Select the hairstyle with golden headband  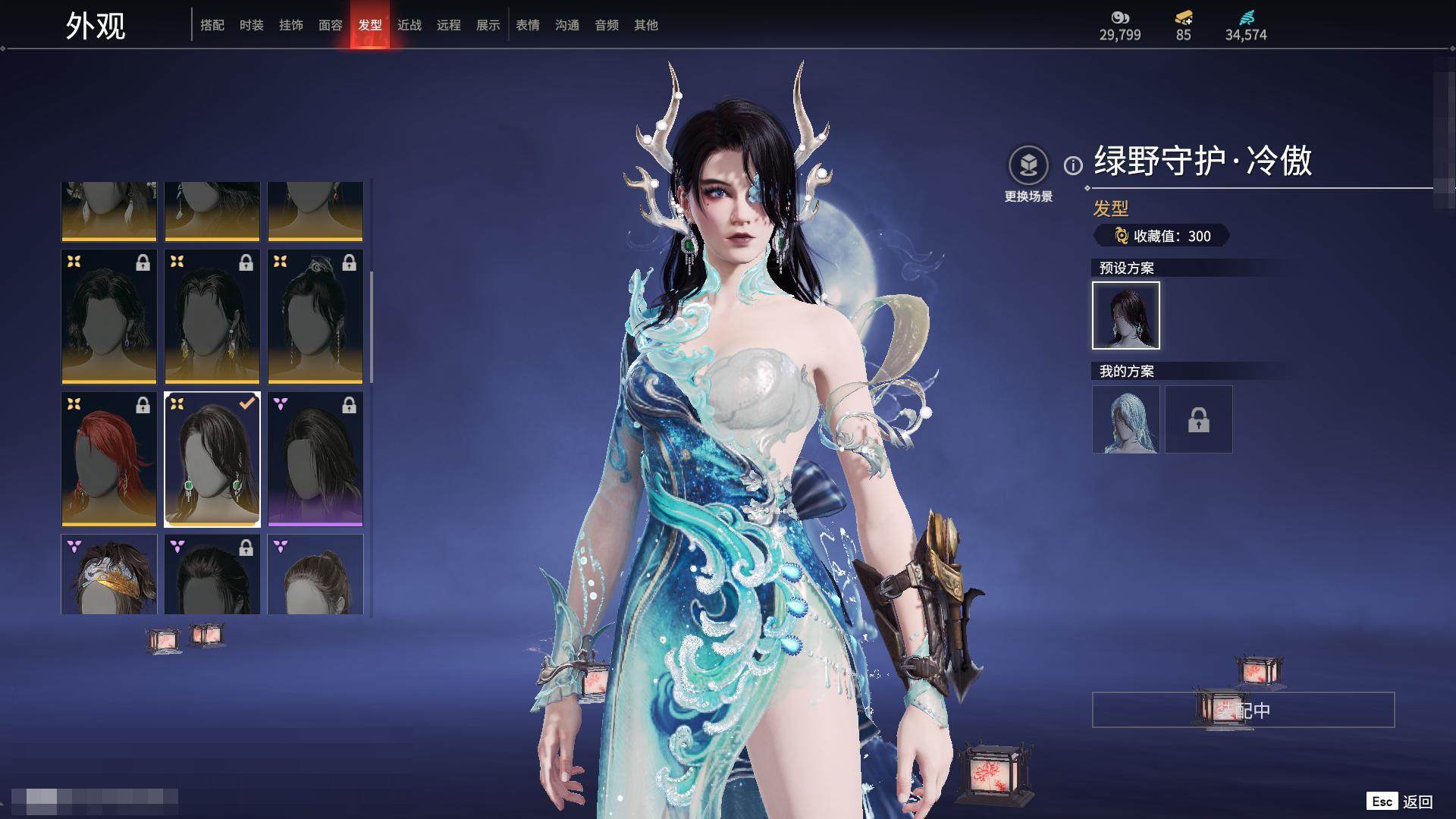tap(109, 575)
